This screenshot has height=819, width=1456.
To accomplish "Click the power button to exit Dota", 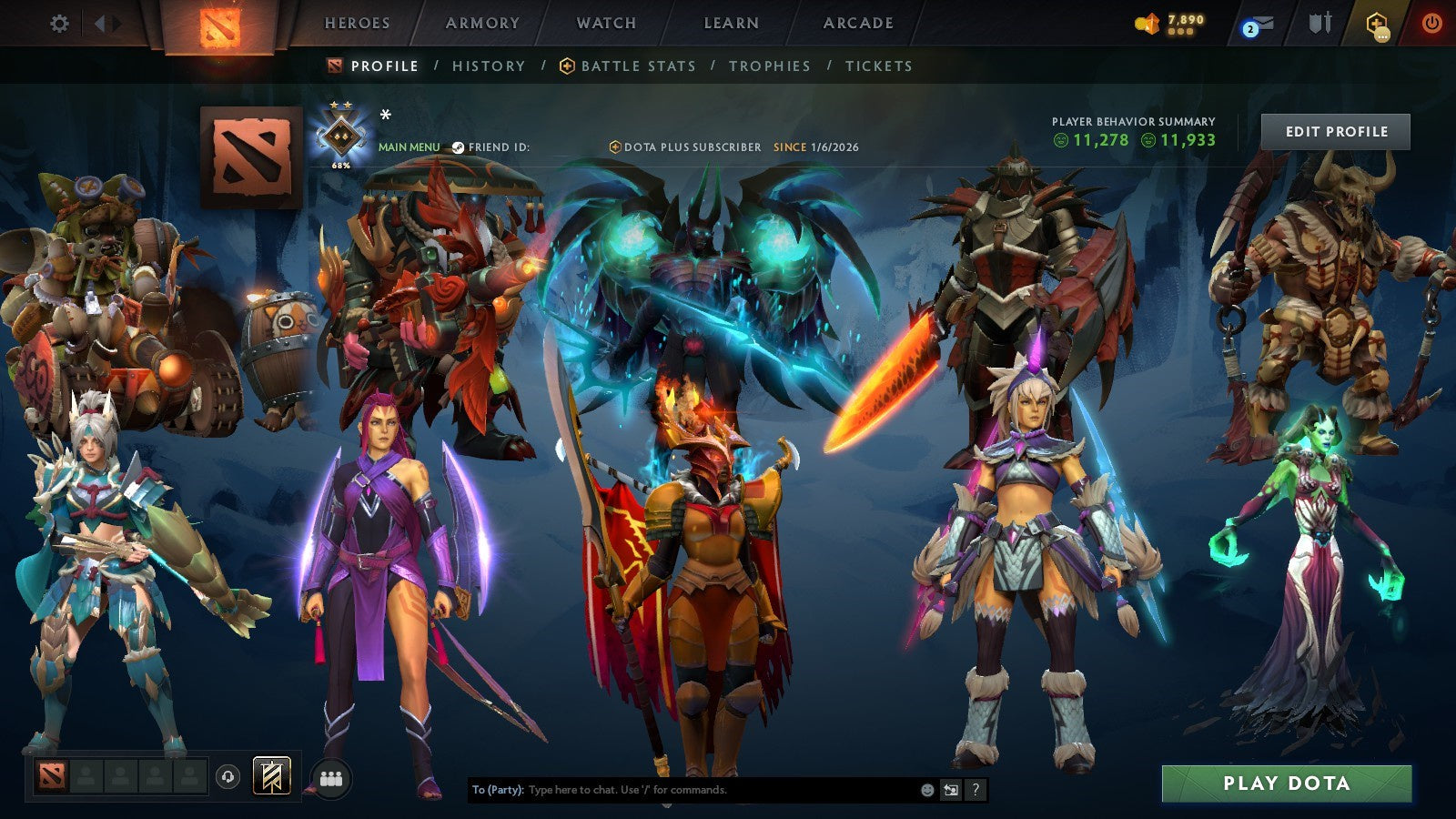I will pos(1431,23).
